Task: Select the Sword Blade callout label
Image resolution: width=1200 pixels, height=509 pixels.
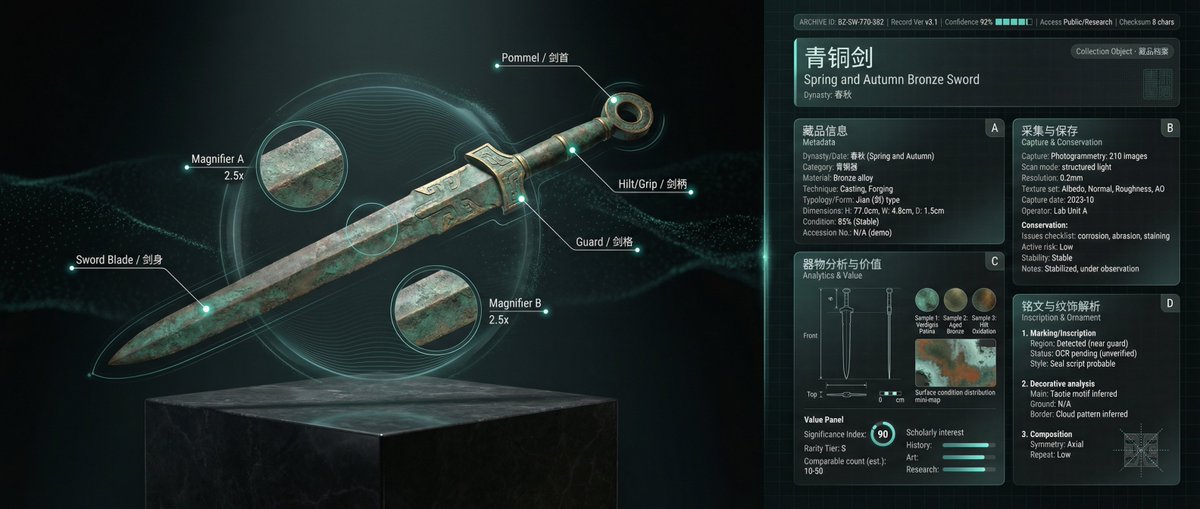Action: click(119, 261)
